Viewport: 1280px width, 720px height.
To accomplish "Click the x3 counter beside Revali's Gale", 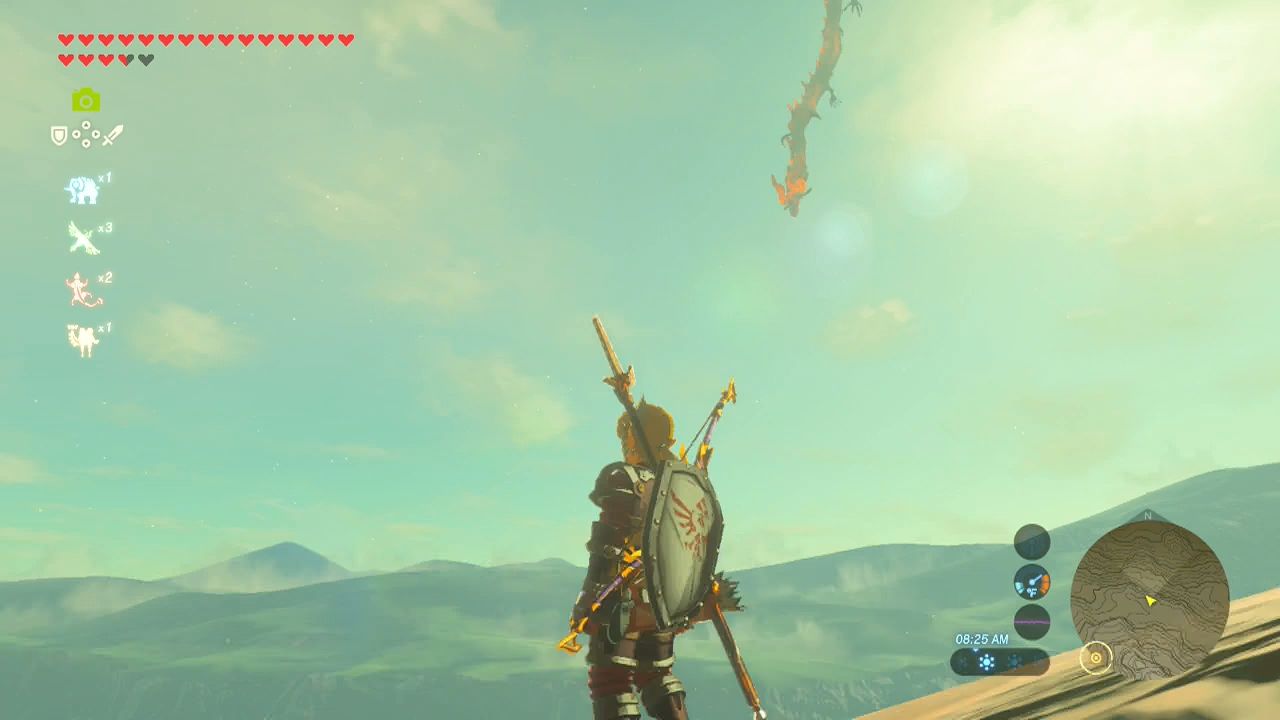I will click(x=106, y=225).
